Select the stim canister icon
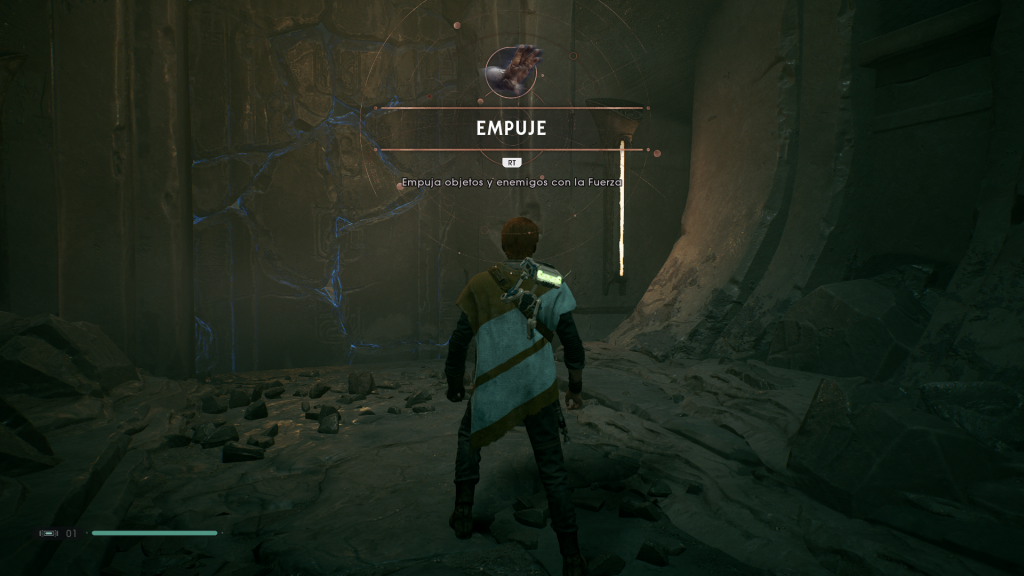1024x576 pixels. point(48,533)
